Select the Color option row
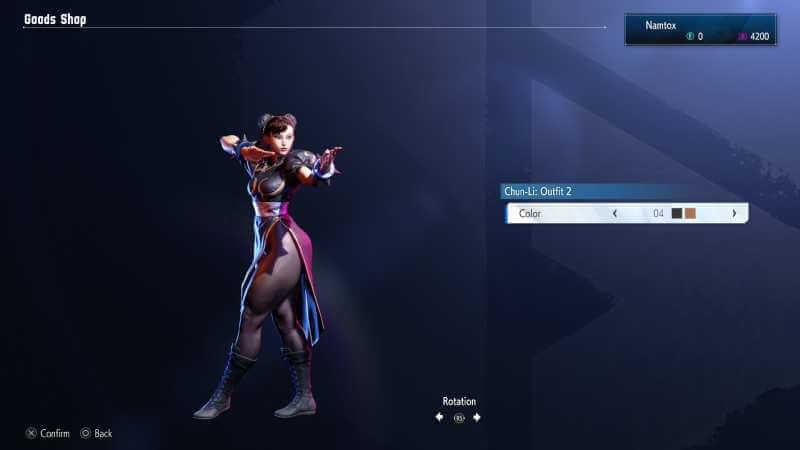Image resolution: width=800 pixels, height=450 pixels. [560, 213]
